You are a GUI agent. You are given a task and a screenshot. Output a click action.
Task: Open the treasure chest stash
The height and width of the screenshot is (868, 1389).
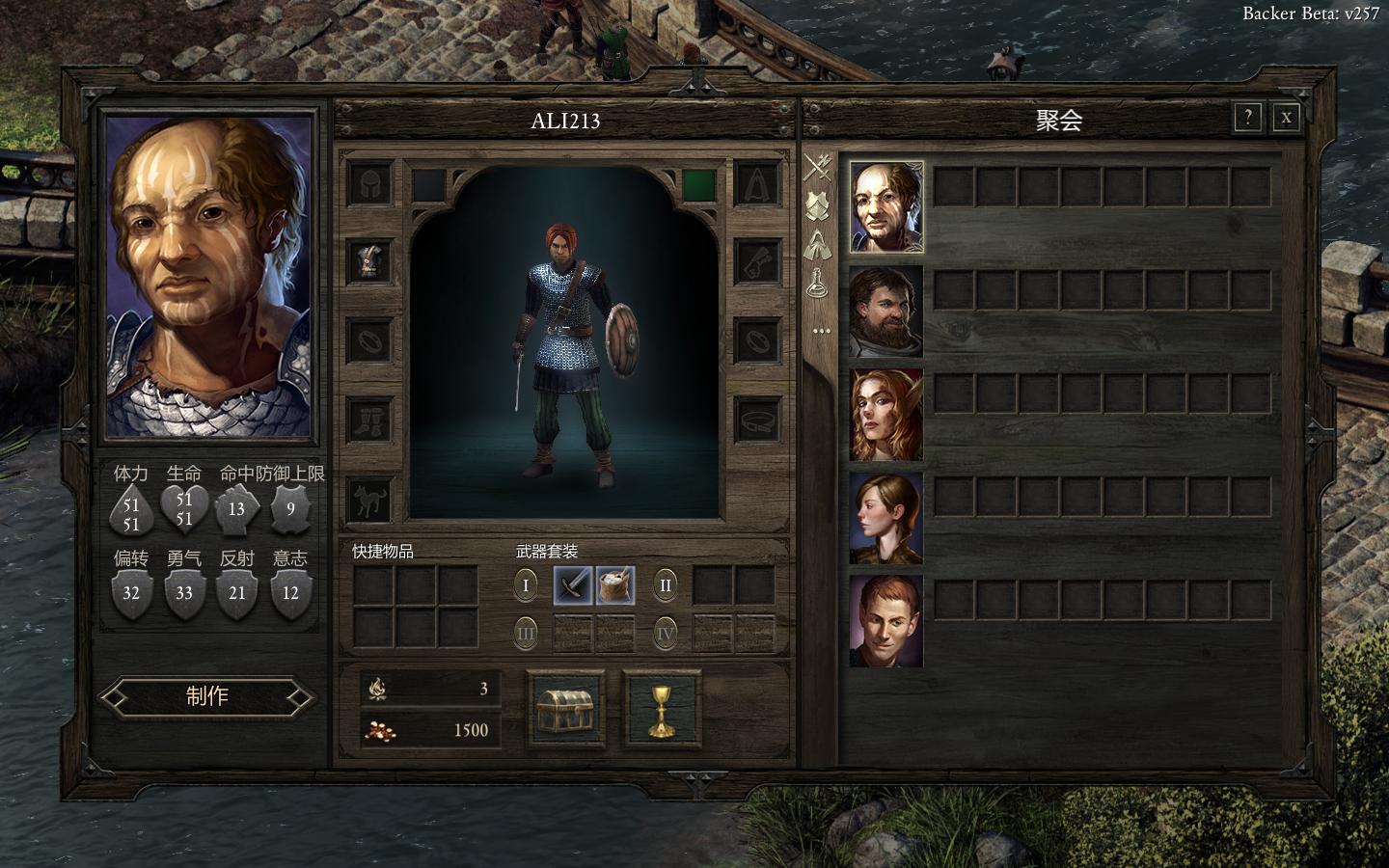[566, 709]
